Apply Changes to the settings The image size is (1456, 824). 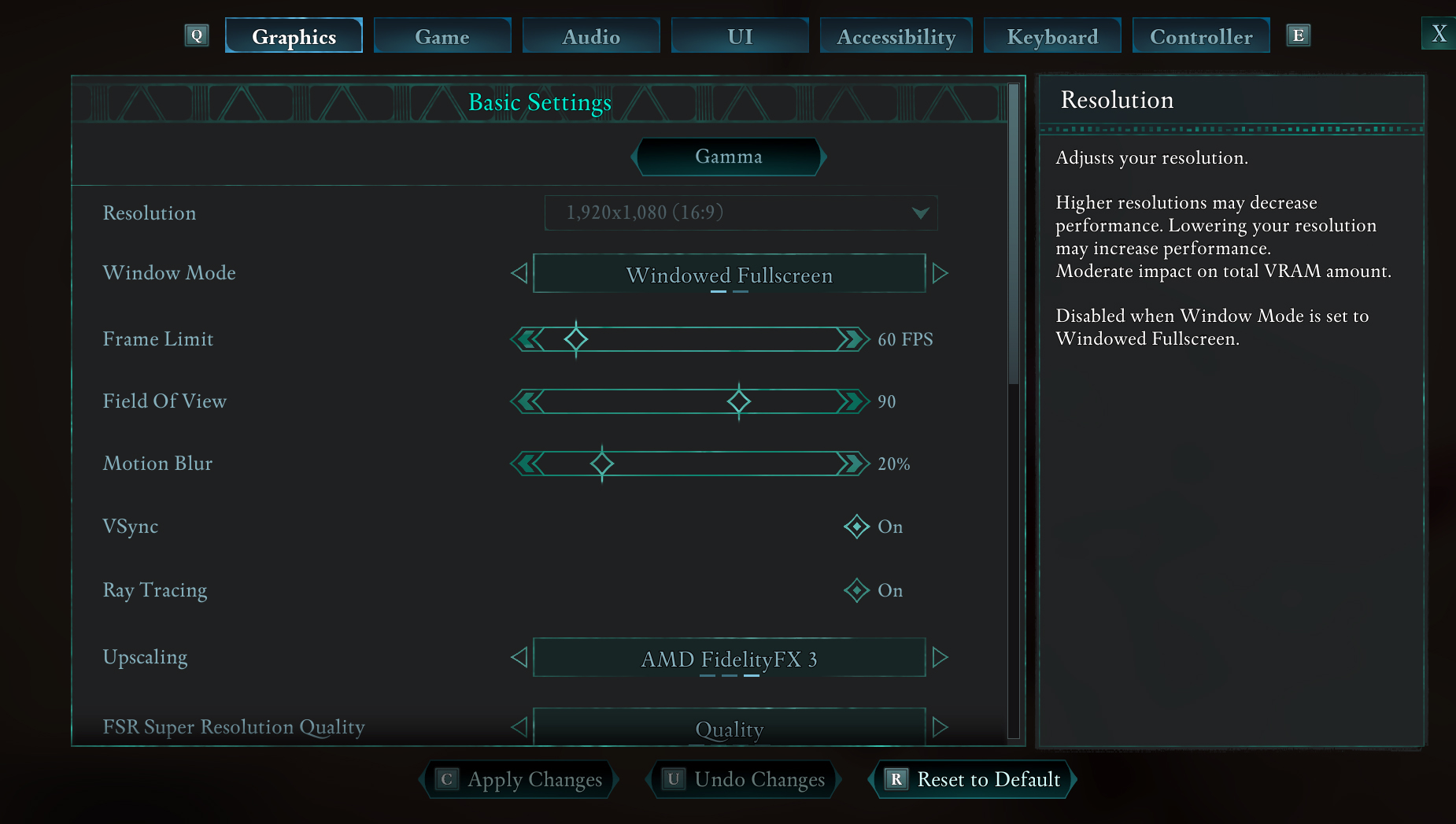tap(519, 779)
